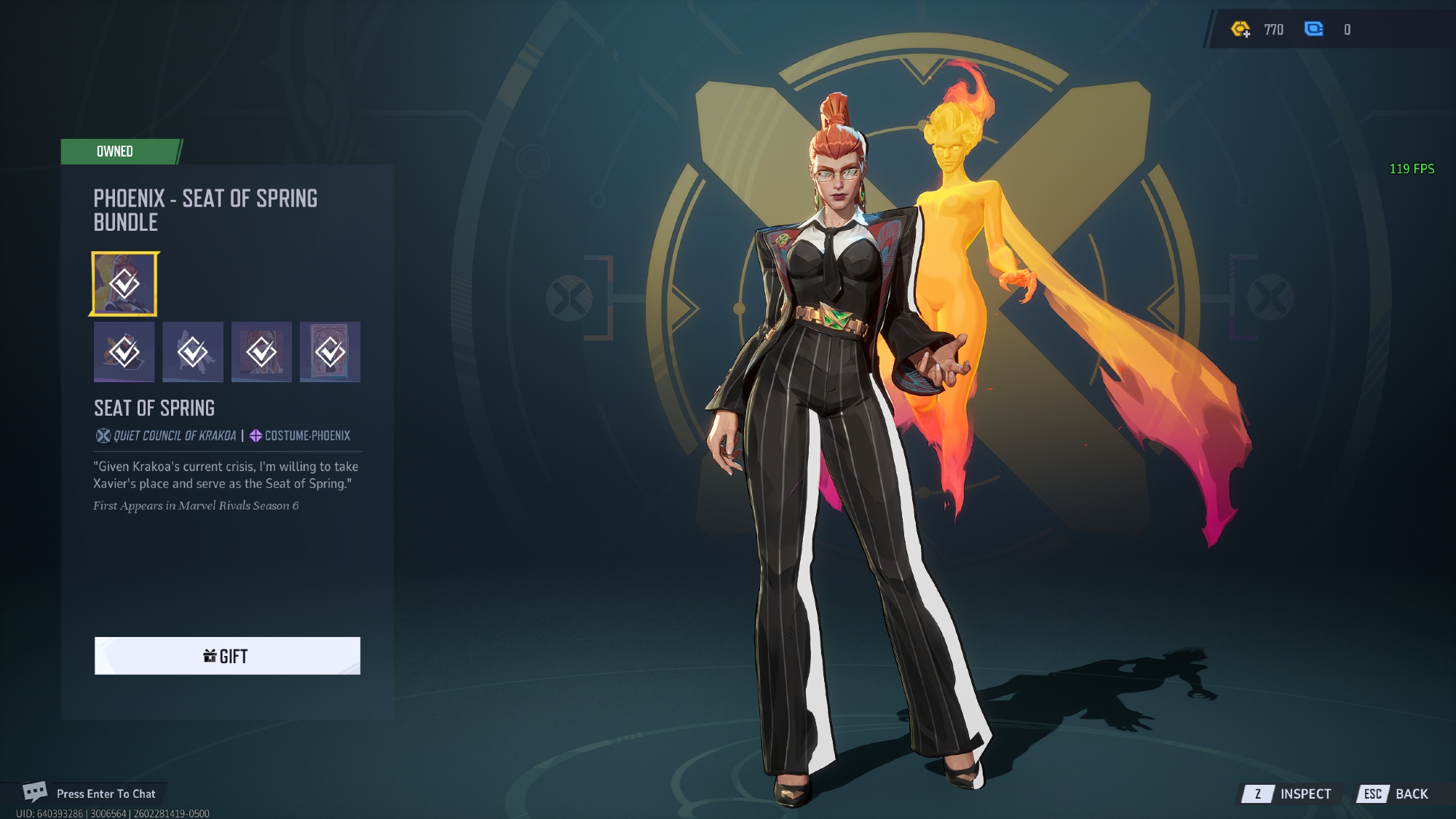Pick the Phoenix face portrait item
Viewport: 1456px width, 819px height.
261,352
